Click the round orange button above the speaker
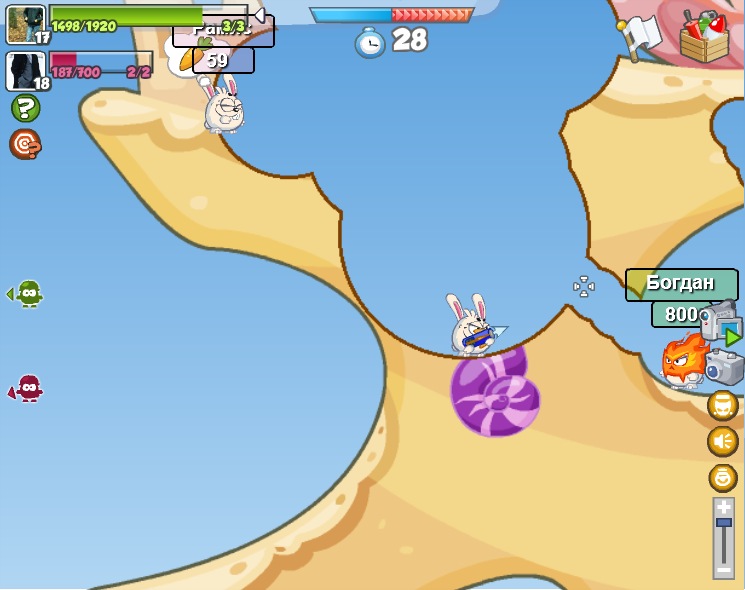Screen dimensions: 745x590 click(x=723, y=405)
